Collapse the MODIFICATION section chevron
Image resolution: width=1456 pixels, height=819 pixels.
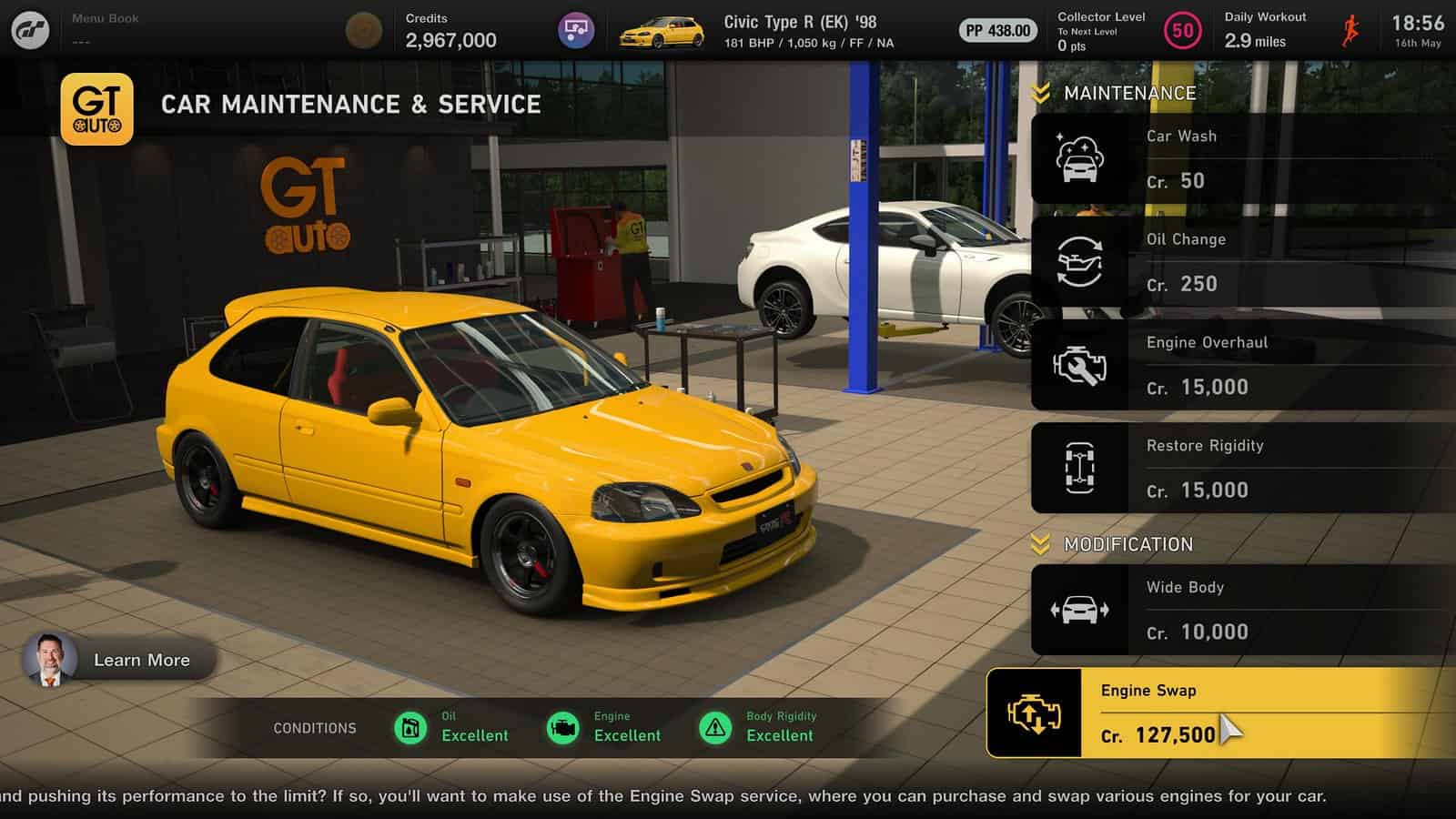1038,544
